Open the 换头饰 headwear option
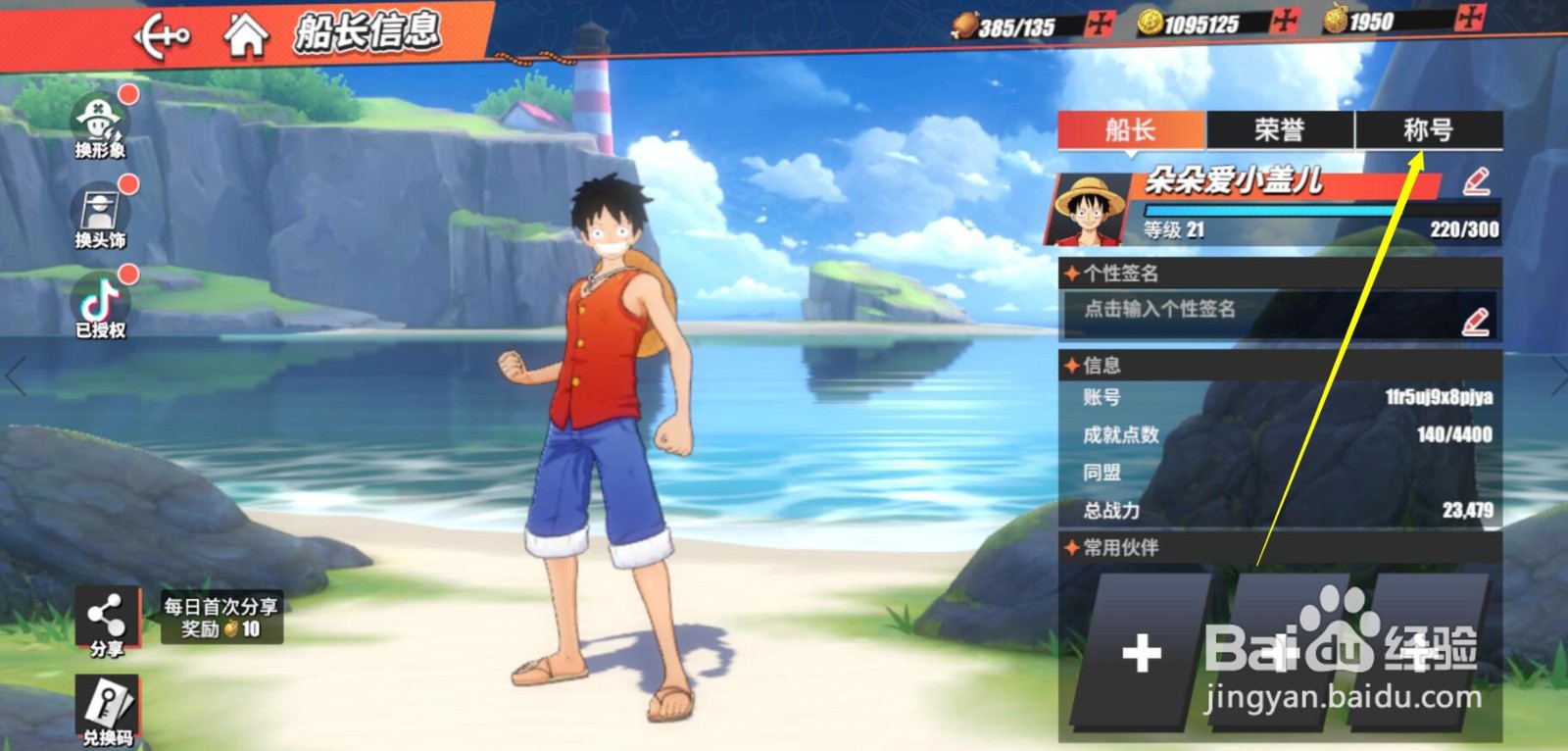 pos(100,217)
